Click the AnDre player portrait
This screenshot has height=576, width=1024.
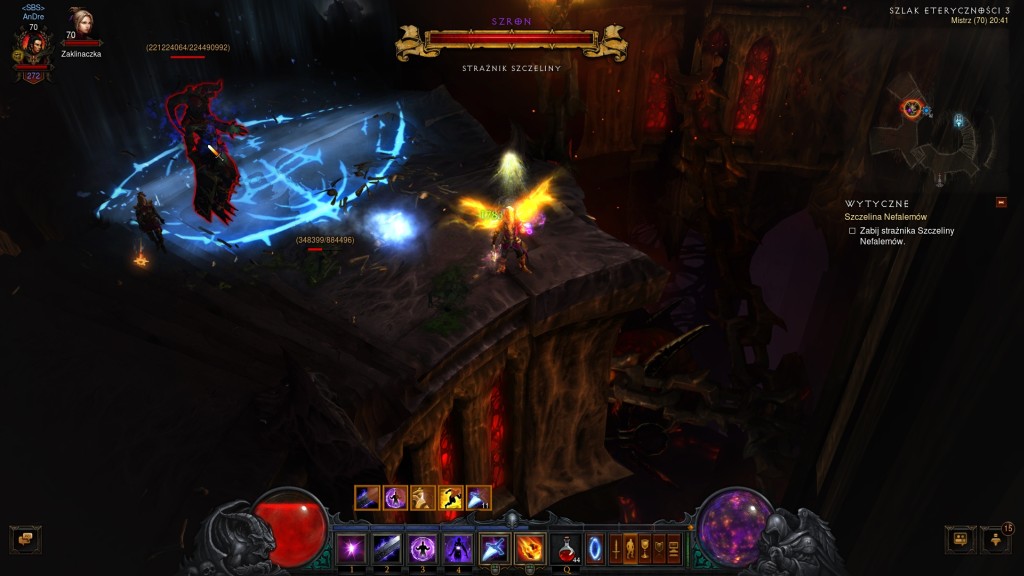coord(33,46)
